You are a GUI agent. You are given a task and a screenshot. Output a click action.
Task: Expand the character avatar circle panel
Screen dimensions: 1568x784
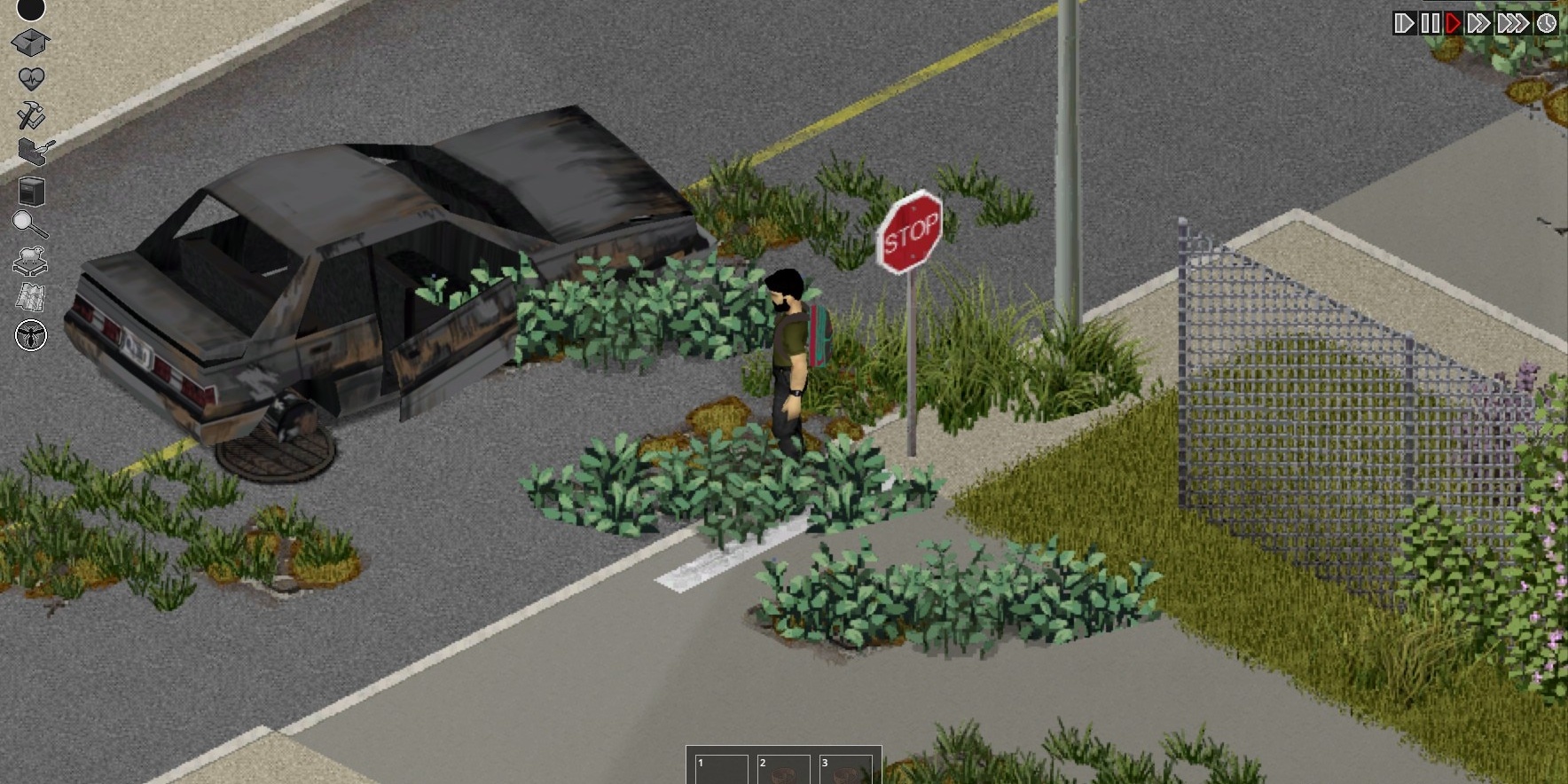tap(28, 12)
